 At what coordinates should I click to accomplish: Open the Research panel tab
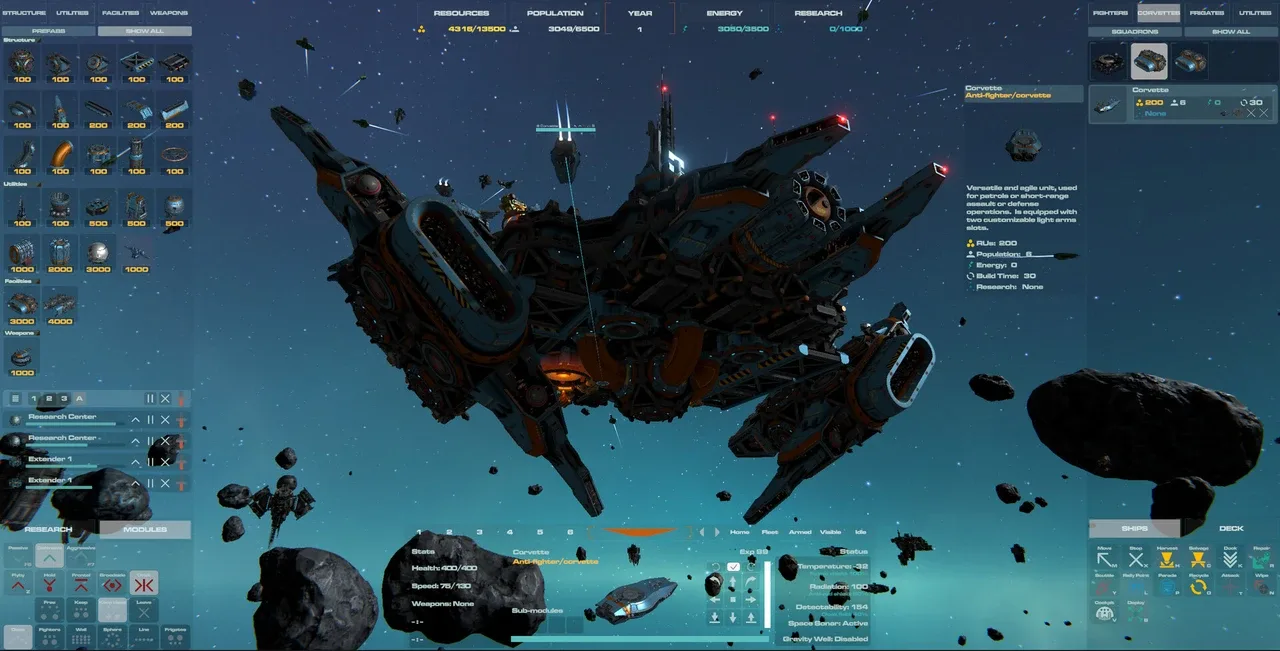click(48, 529)
